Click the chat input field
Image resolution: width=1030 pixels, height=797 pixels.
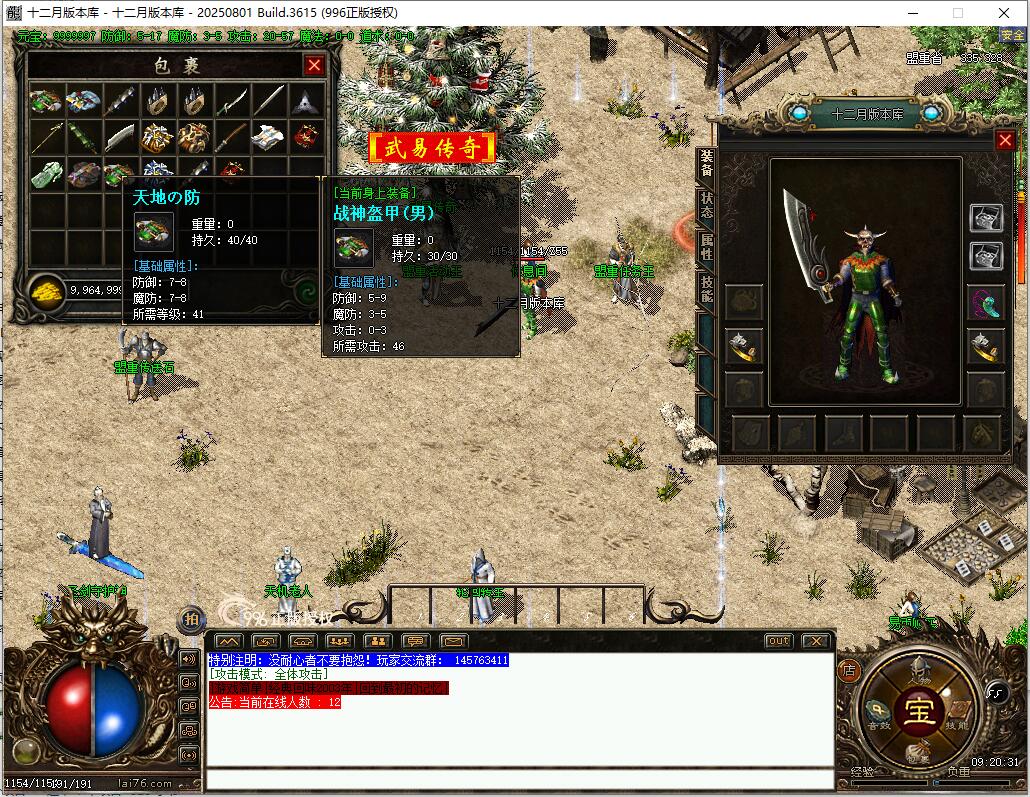coord(519,779)
